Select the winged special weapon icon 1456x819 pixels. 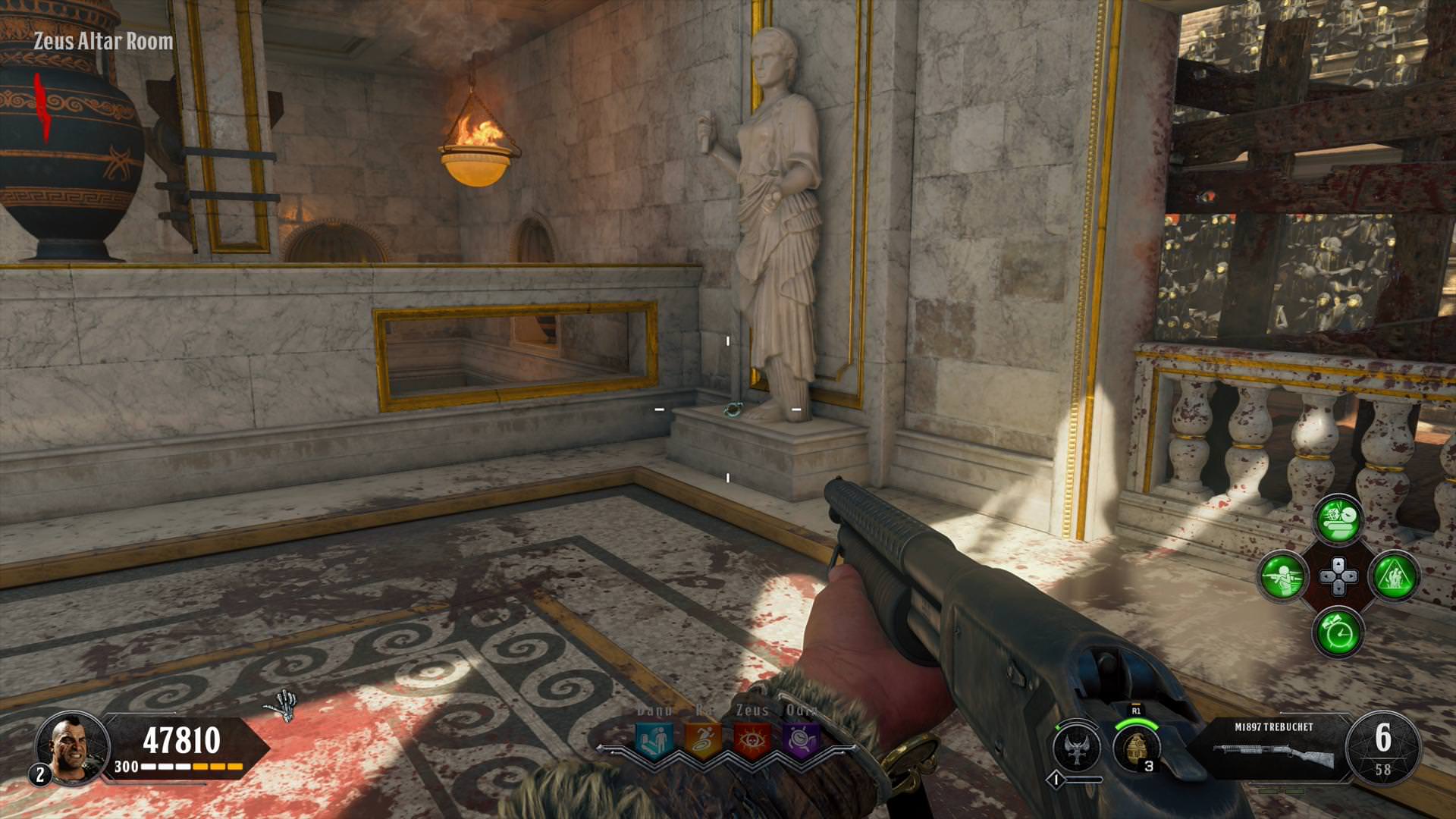[1077, 747]
